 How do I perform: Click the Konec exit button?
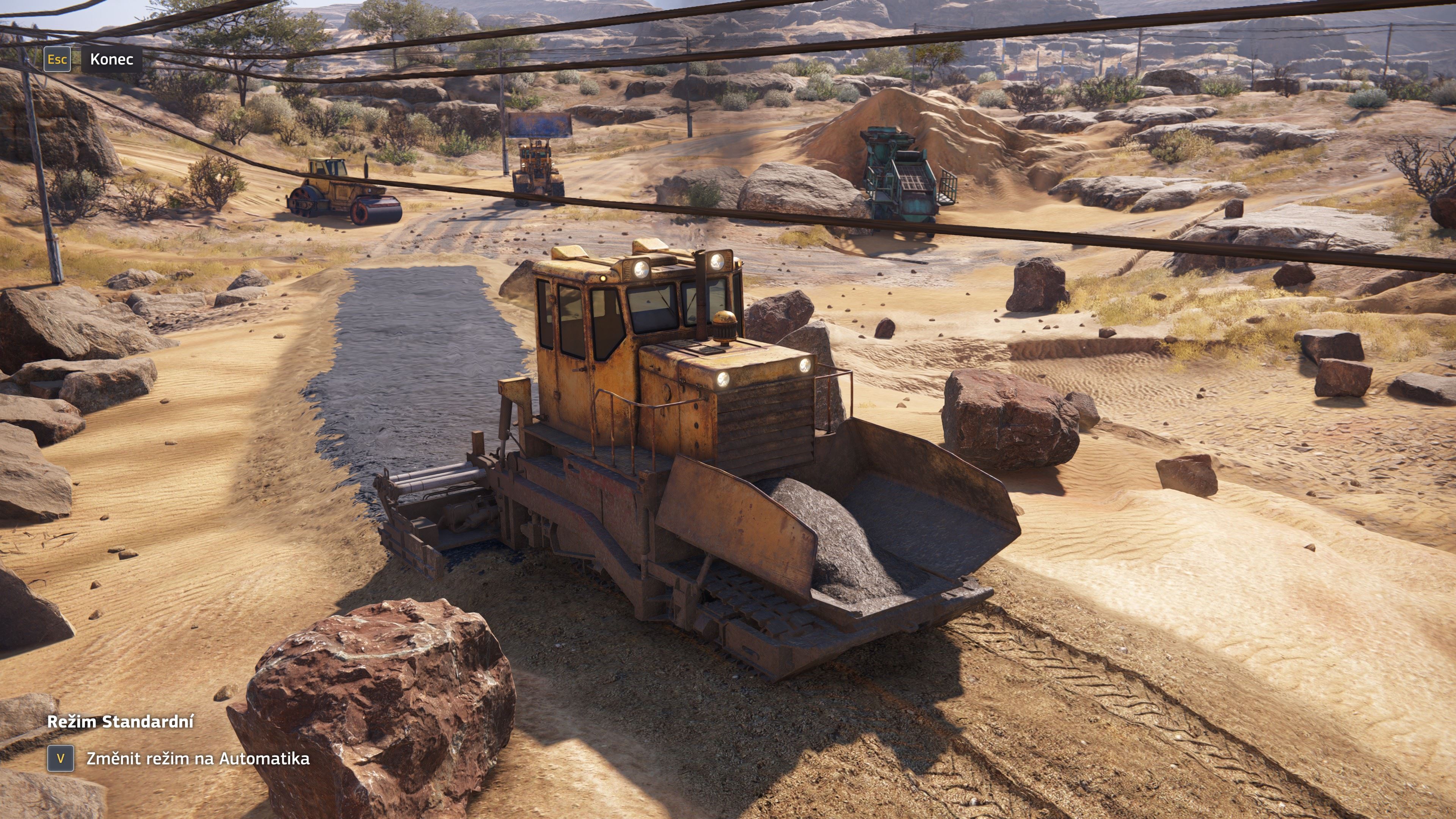(x=111, y=60)
